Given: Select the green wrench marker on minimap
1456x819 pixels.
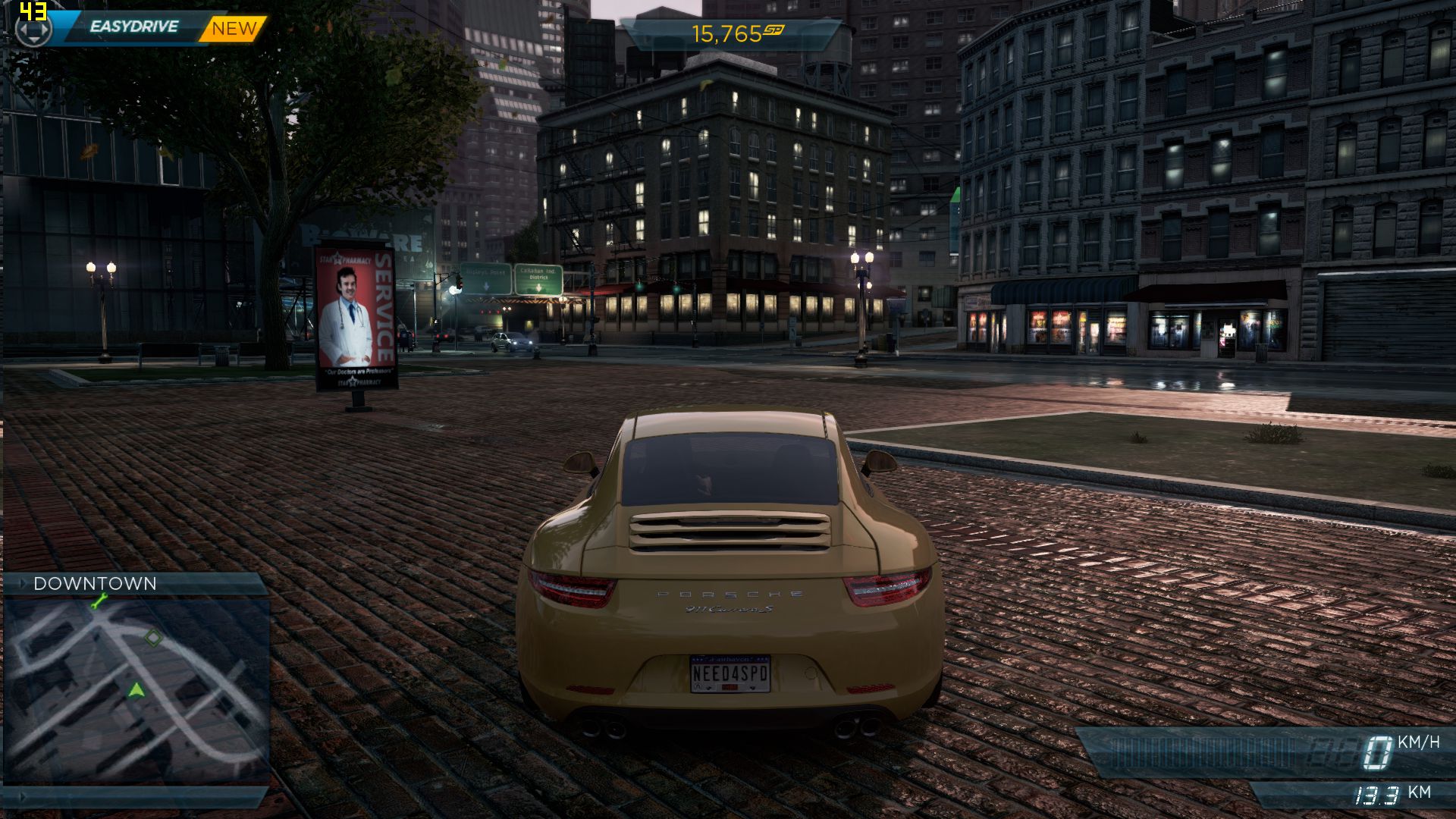Looking at the screenshot, I should 99,602.
